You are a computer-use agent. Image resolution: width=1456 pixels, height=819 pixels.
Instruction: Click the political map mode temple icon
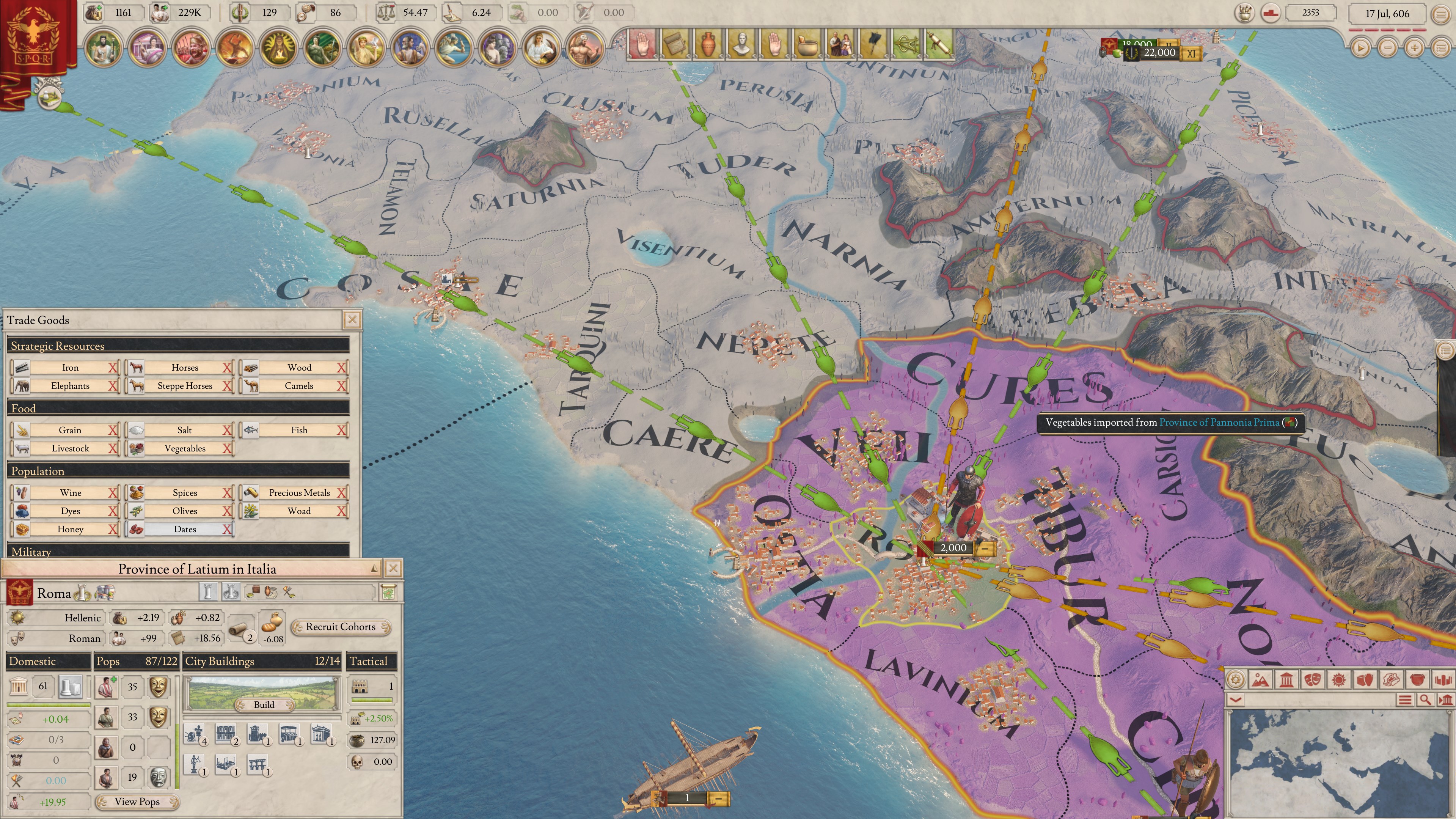[1286, 680]
